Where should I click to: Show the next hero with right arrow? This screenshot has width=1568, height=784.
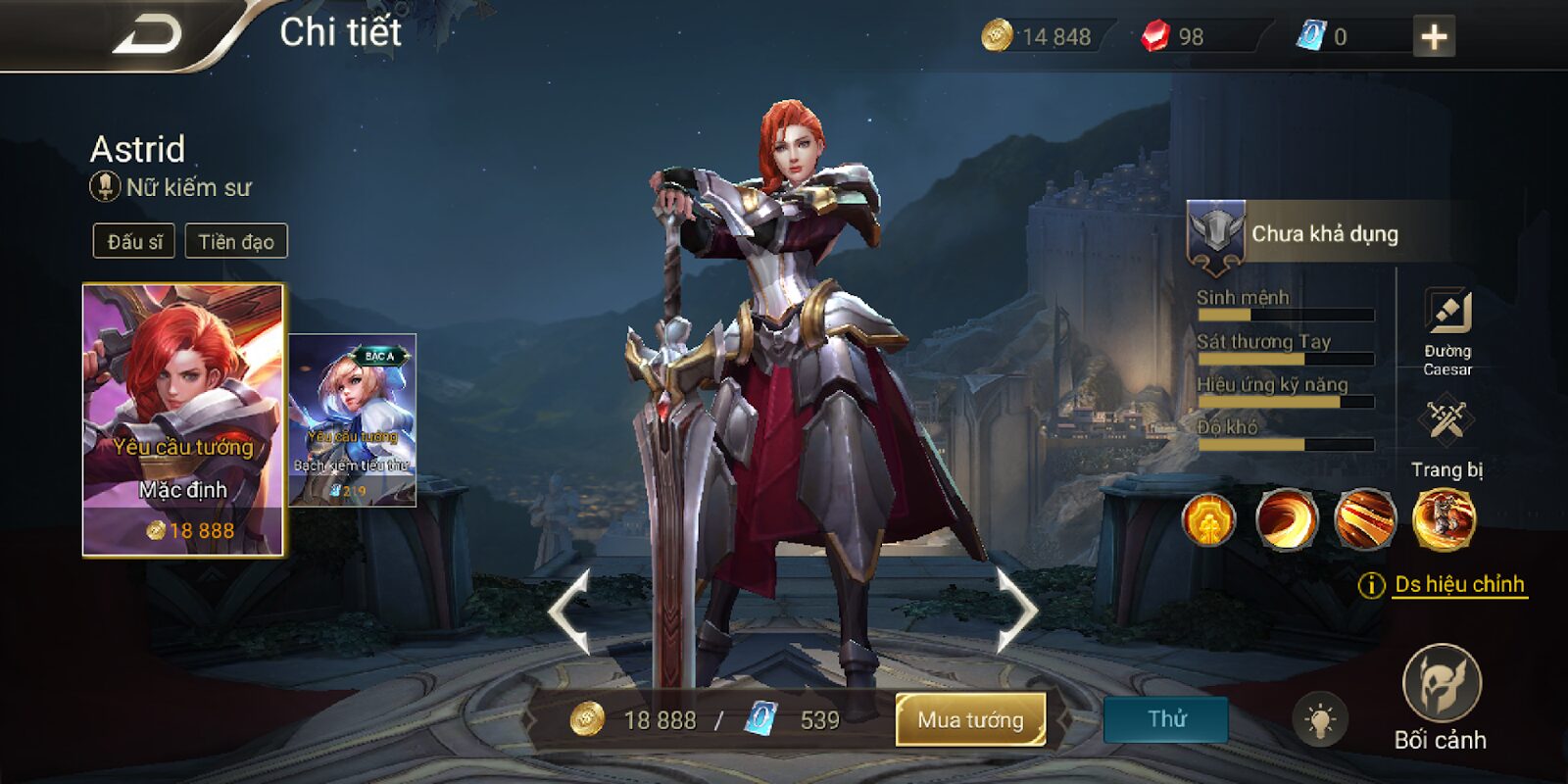tap(1016, 611)
